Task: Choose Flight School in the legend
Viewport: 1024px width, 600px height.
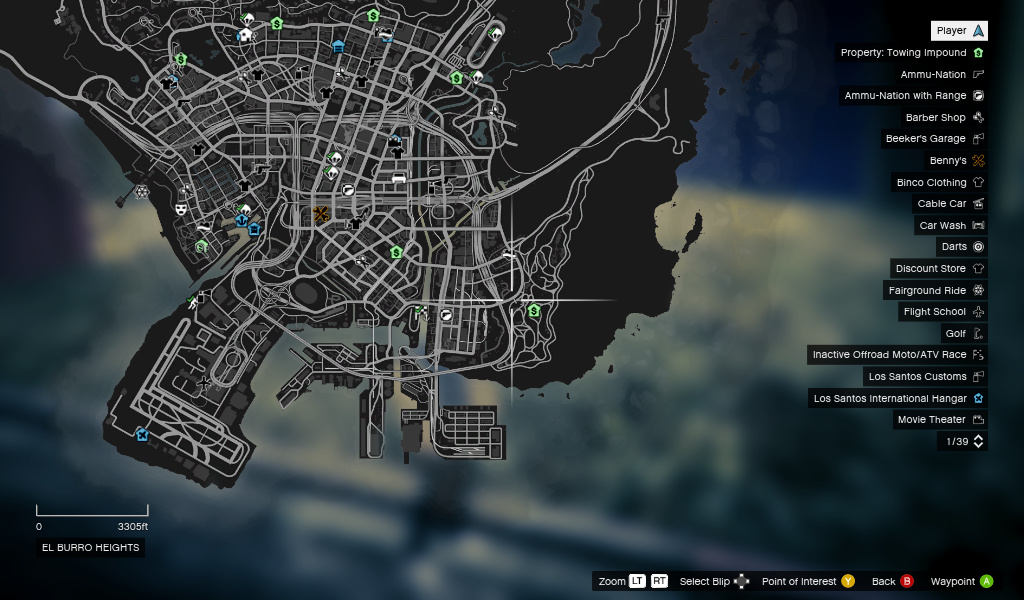Action: point(942,312)
